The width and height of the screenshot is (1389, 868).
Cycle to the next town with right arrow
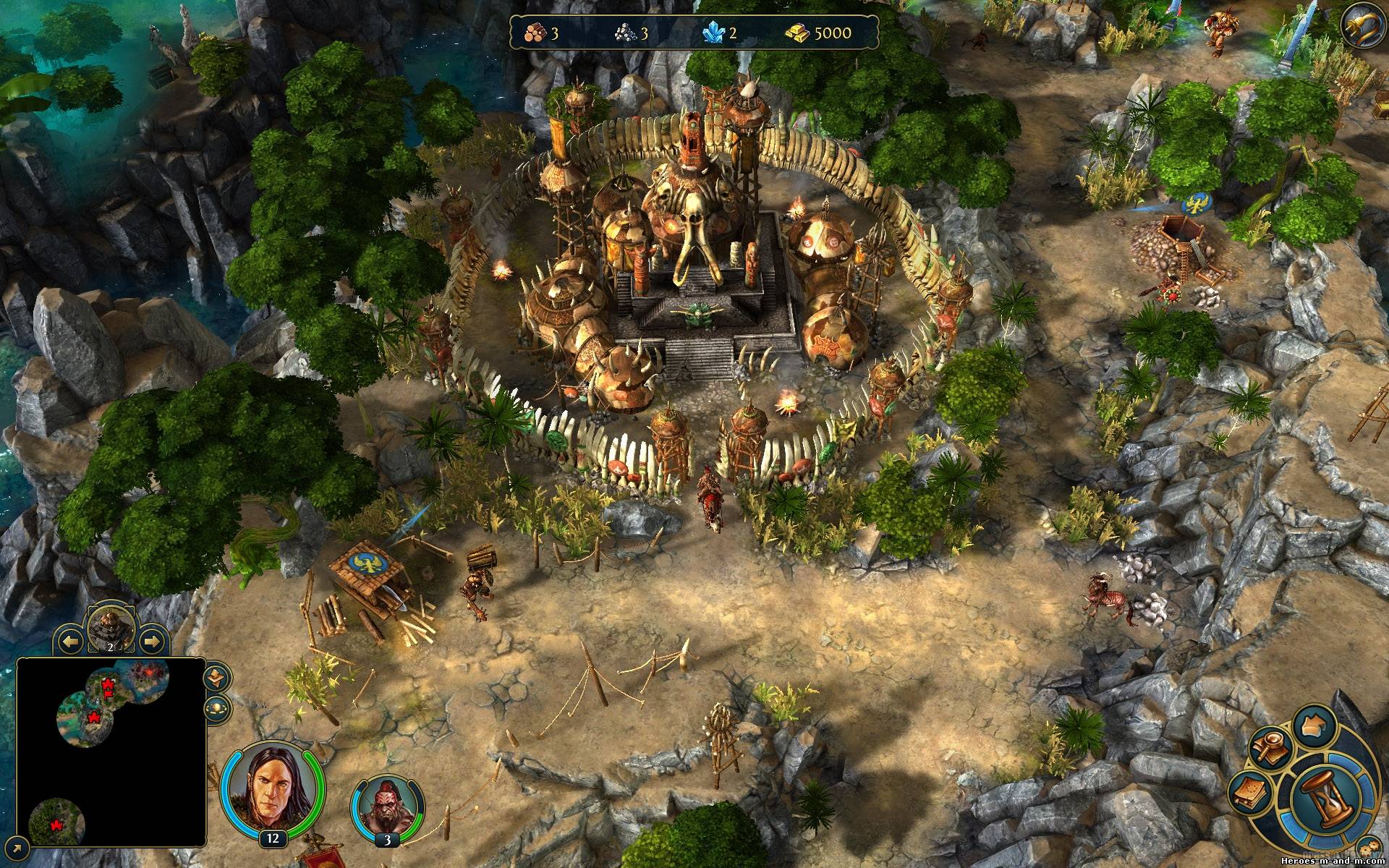point(150,640)
